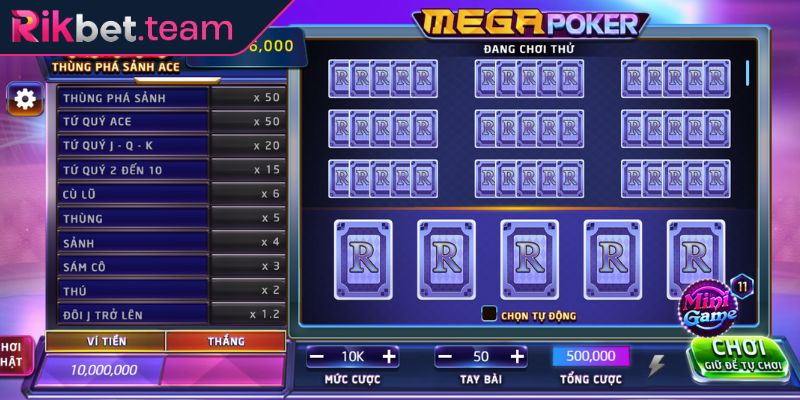
Task: Click the scrollbar beside the card hands
Action: pos(747,74)
